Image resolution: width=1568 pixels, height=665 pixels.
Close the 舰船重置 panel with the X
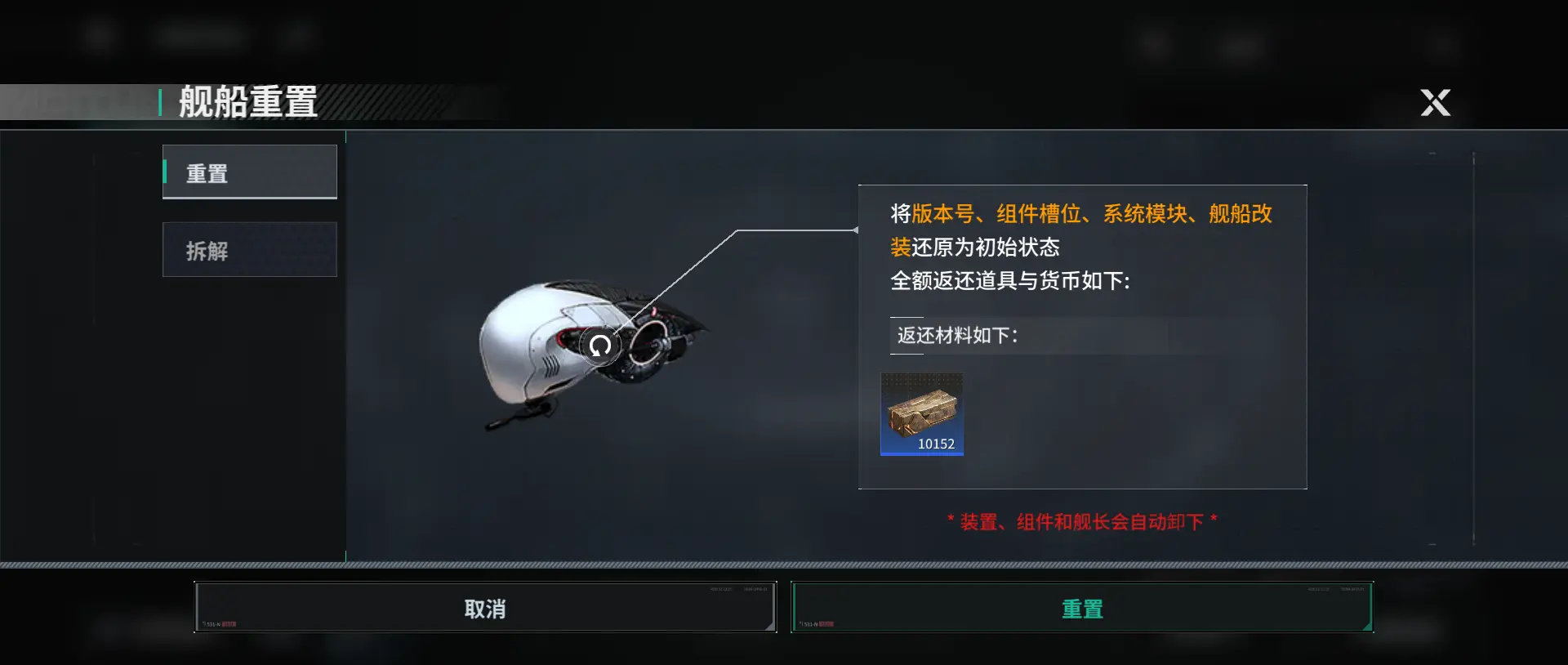tap(1435, 103)
